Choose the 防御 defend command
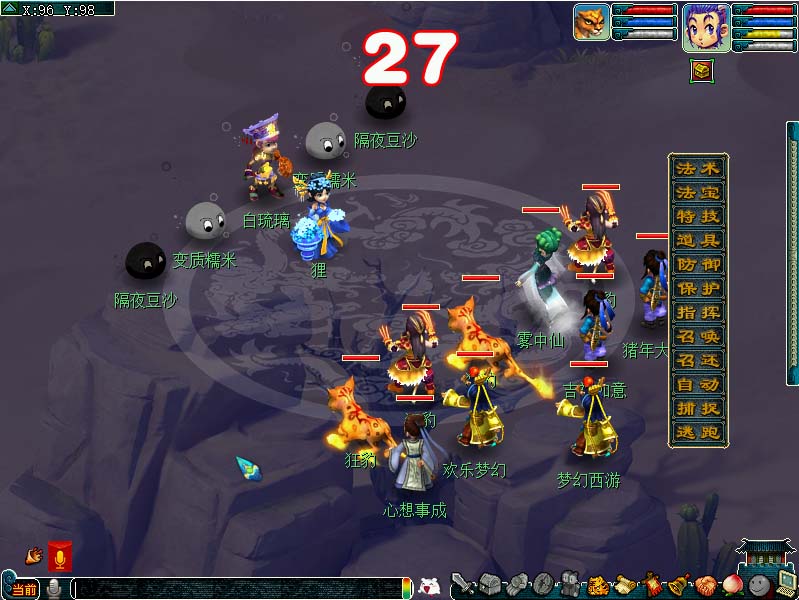The height and width of the screenshot is (600, 799). coord(697,264)
